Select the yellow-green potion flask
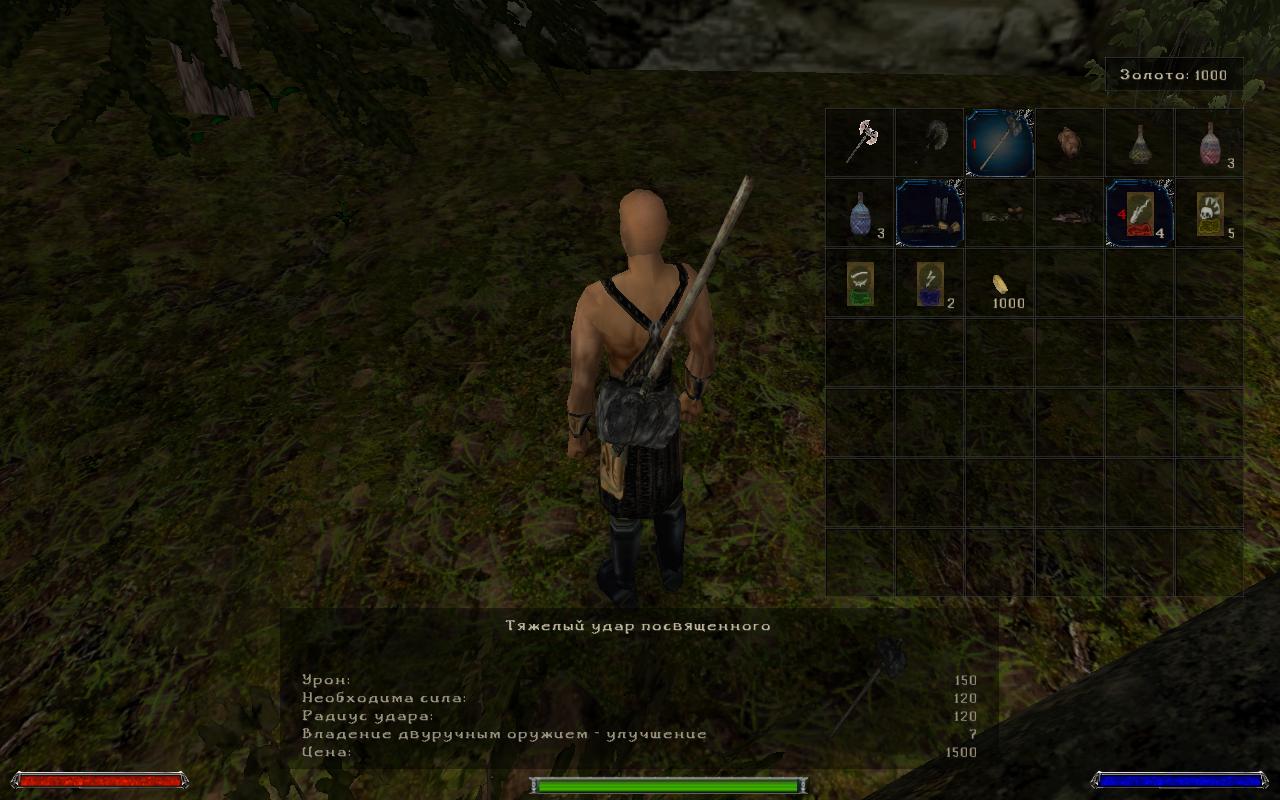 pos(1139,143)
